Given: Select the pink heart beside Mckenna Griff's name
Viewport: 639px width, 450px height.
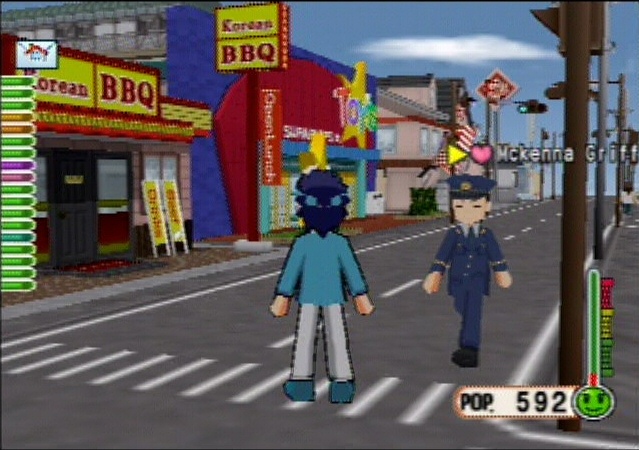Looking at the screenshot, I should 482,154.
